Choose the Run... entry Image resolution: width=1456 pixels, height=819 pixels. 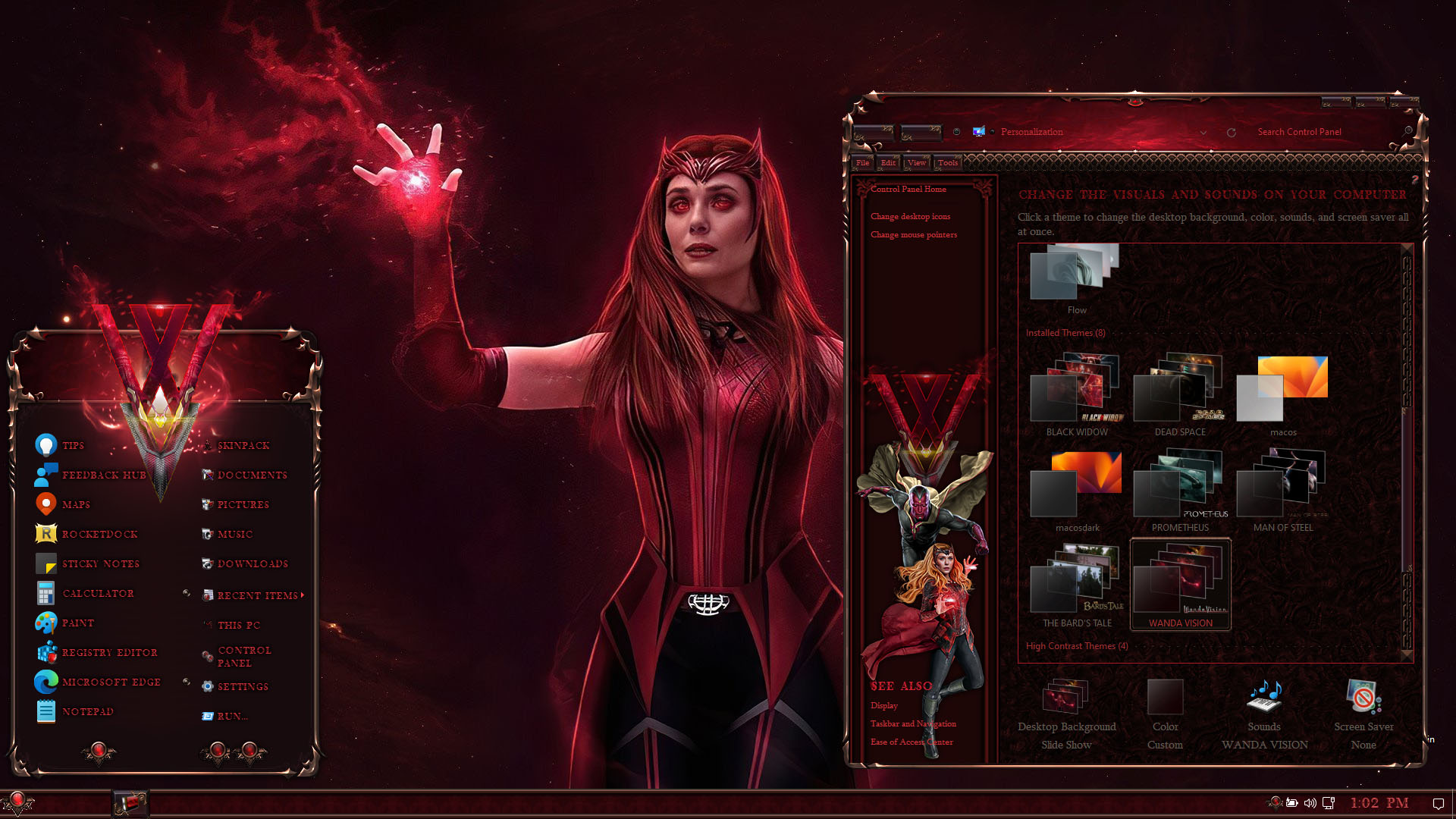tap(231, 716)
